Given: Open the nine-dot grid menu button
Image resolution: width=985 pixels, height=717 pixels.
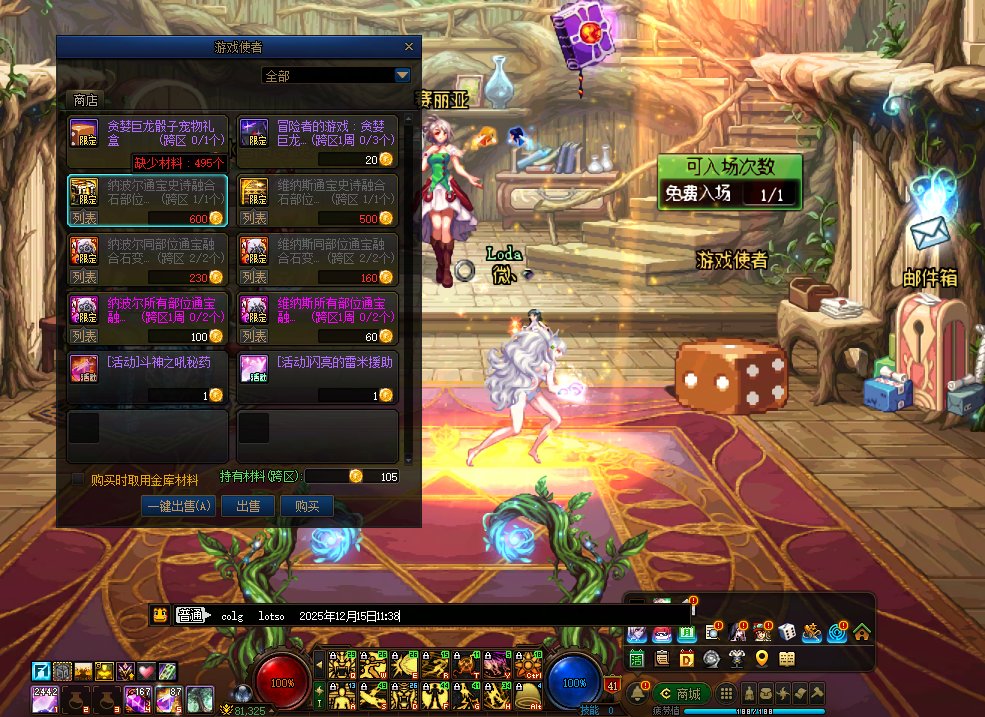Looking at the screenshot, I should click(x=727, y=693).
